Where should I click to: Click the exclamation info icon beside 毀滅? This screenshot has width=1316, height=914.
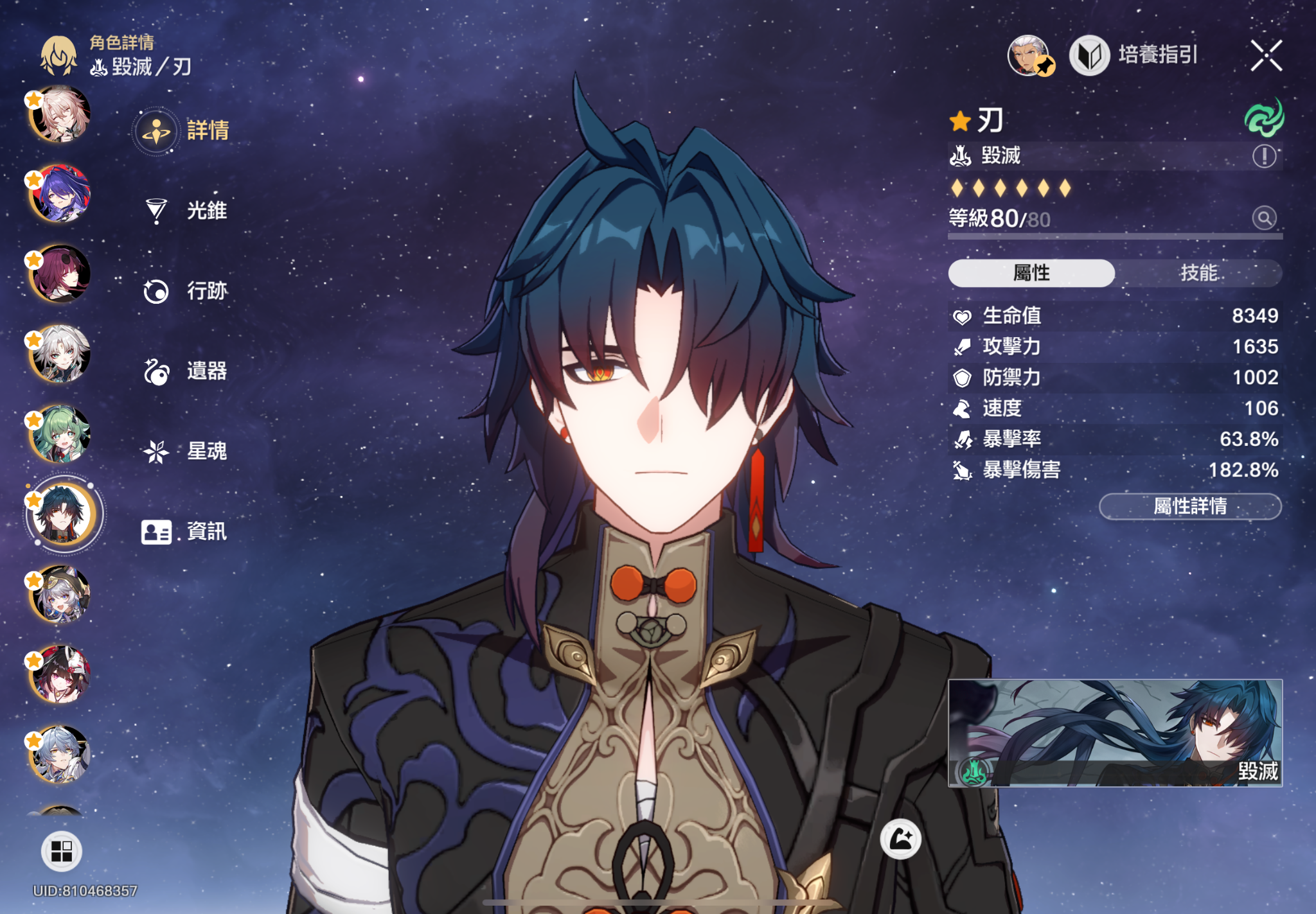coord(1264,156)
